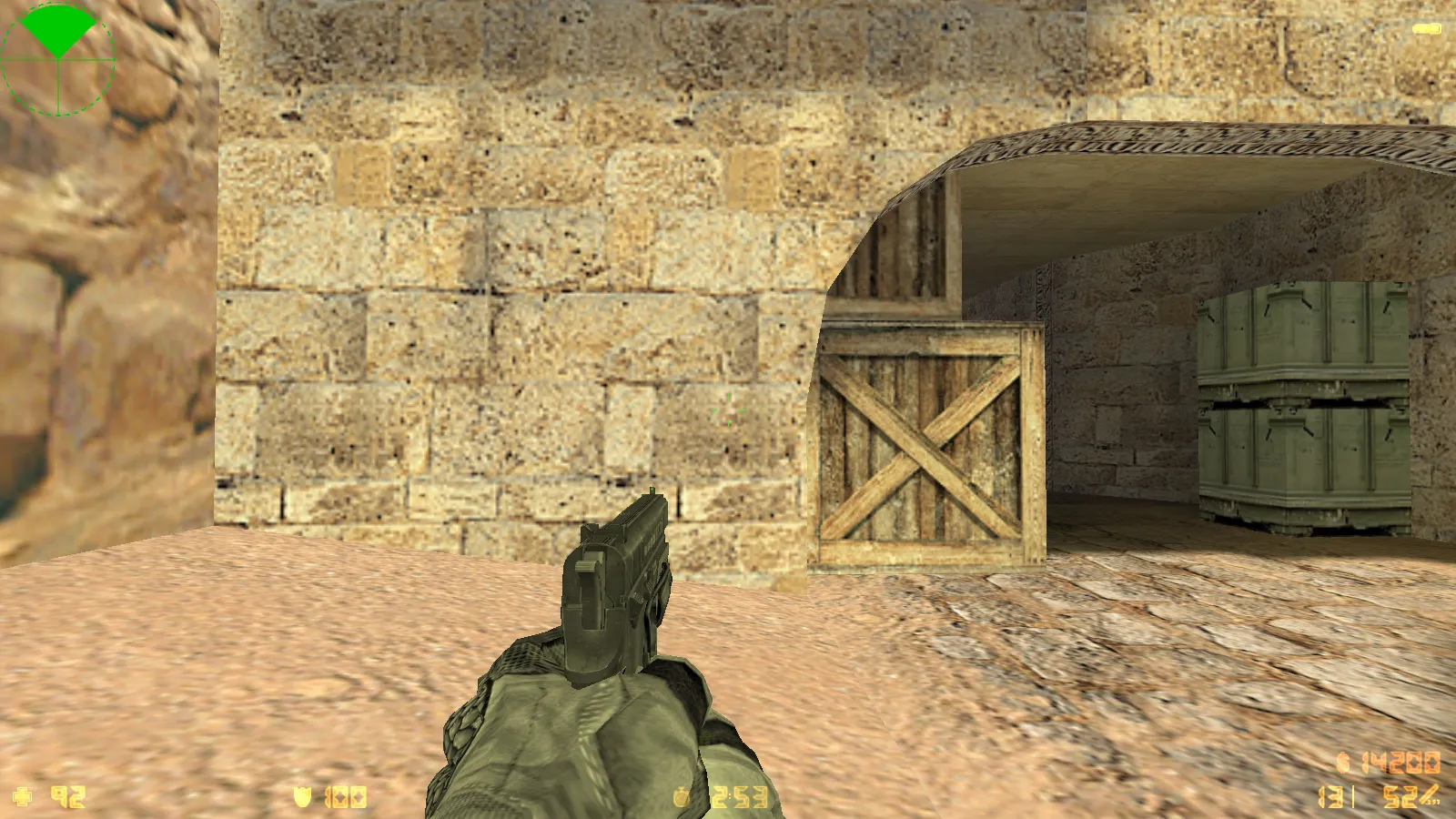
Task: Click the magazine ammo count 13
Action: pos(1330,797)
